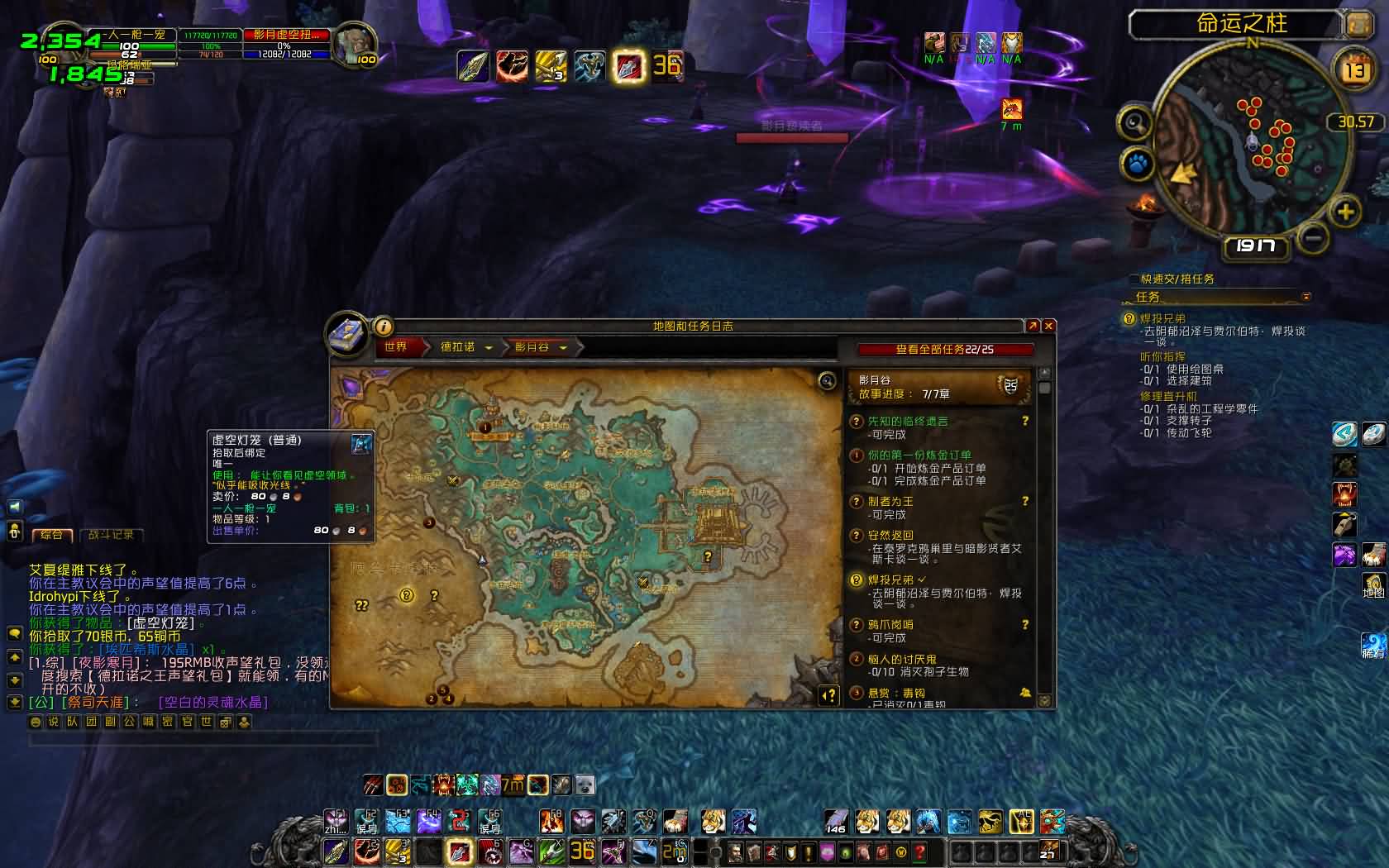Select the 先知的临终遗言 quest entry

(908, 422)
